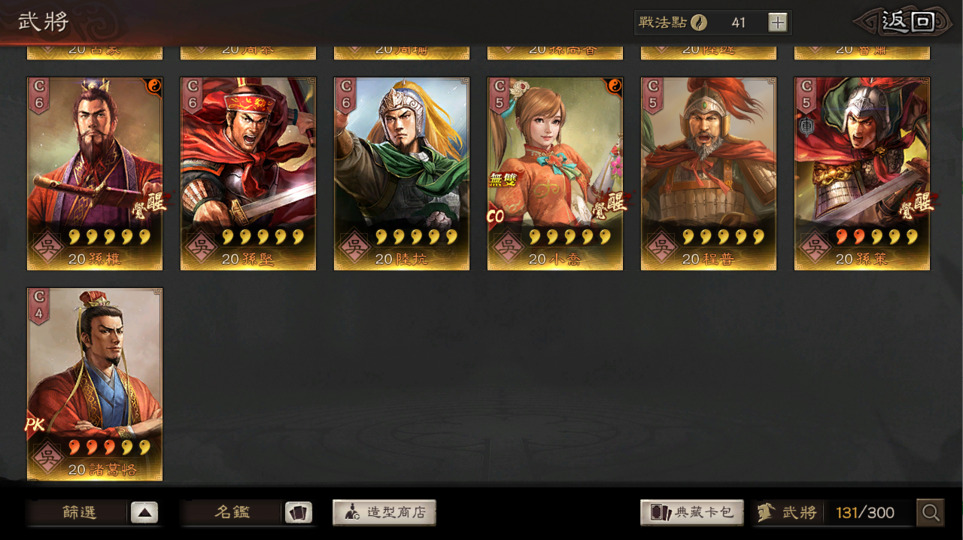
Task: Open the 典藏卡包 collection card pack
Action: tap(692, 513)
